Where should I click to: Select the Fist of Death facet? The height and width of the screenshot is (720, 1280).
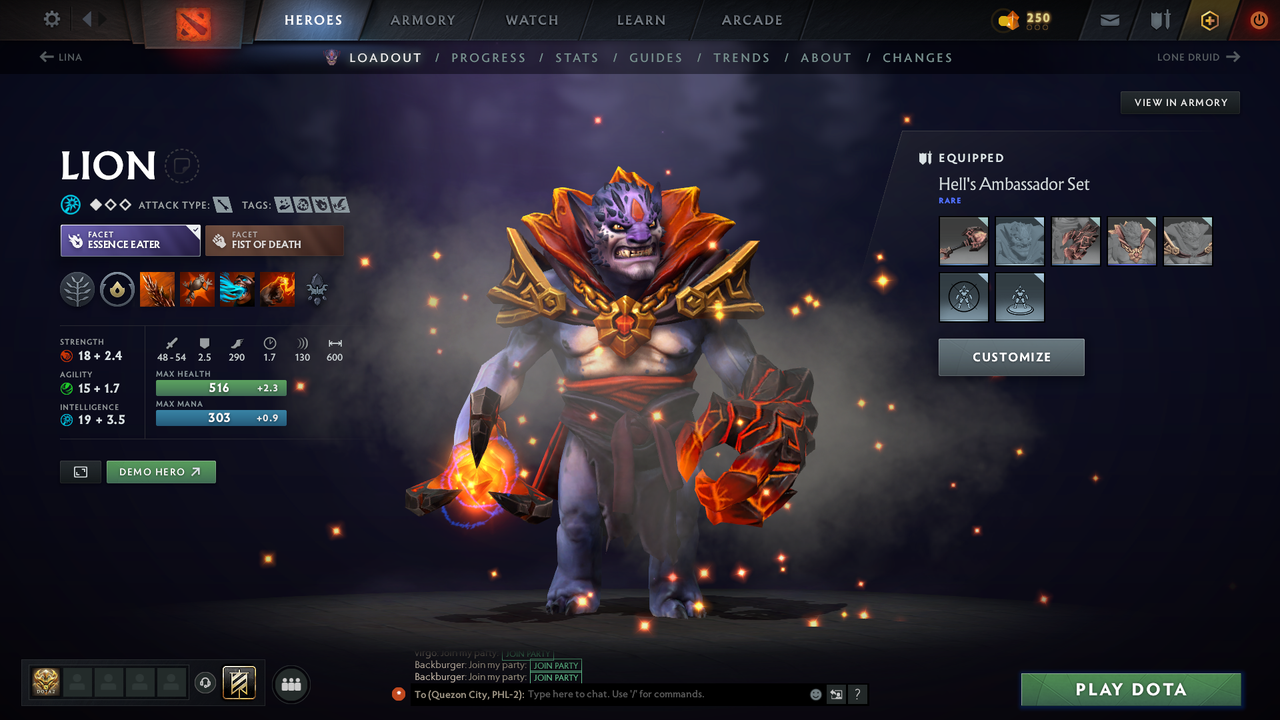point(274,240)
